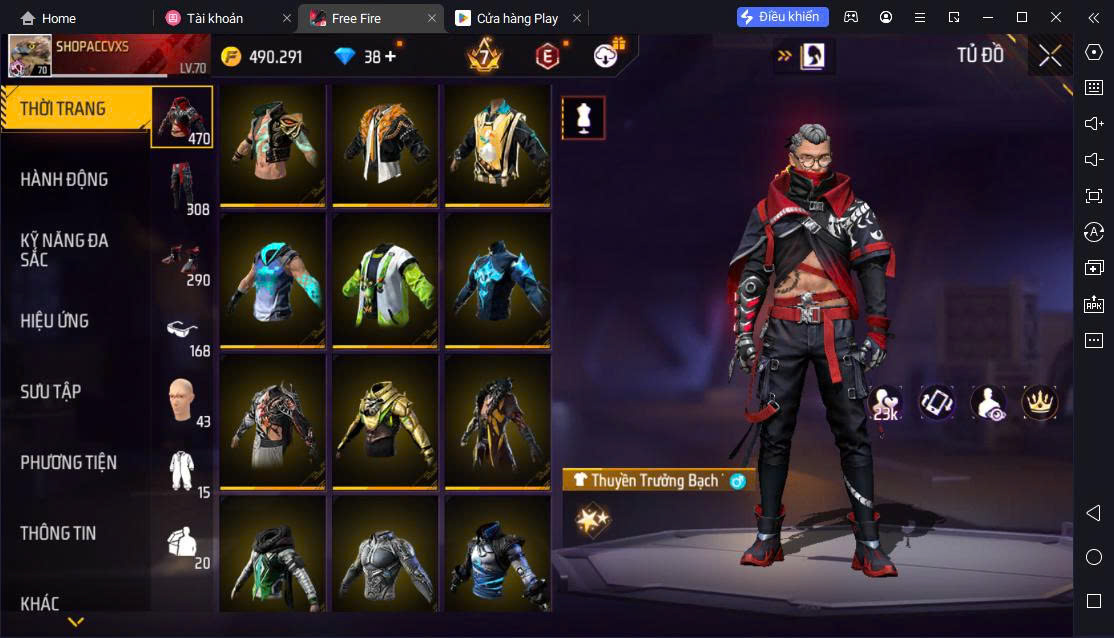Add more diamonds with the plus button
This screenshot has height=638, width=1114.
(390, 57)
